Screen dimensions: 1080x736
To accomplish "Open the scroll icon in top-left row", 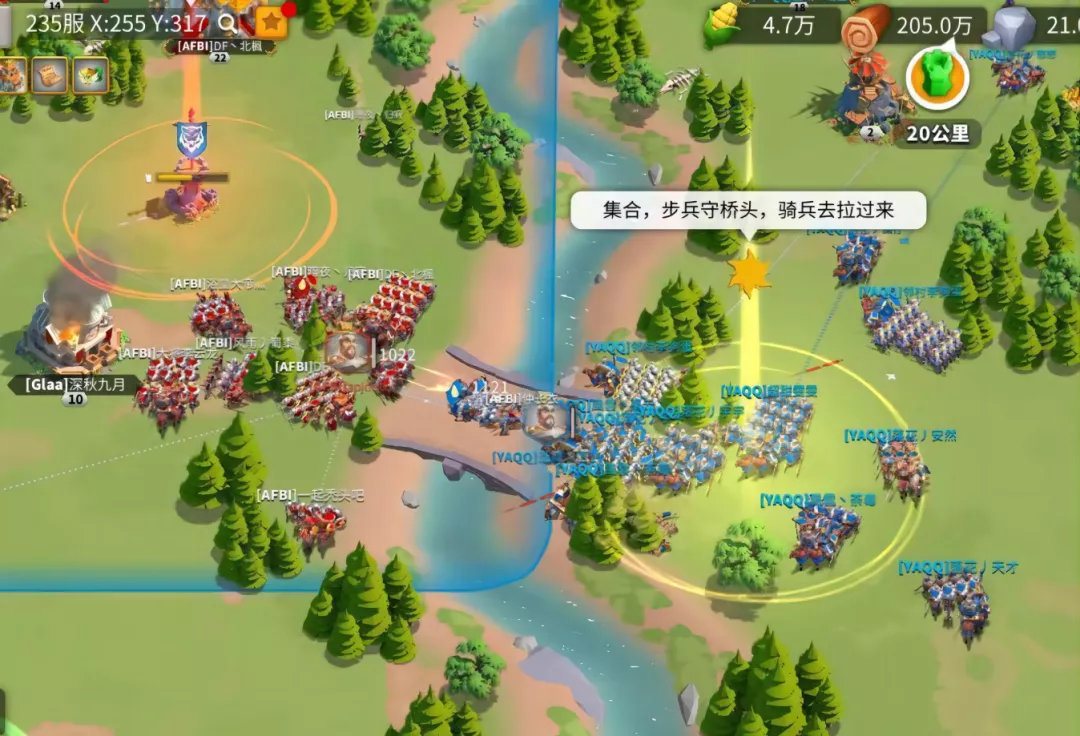I will pos(50,74).
